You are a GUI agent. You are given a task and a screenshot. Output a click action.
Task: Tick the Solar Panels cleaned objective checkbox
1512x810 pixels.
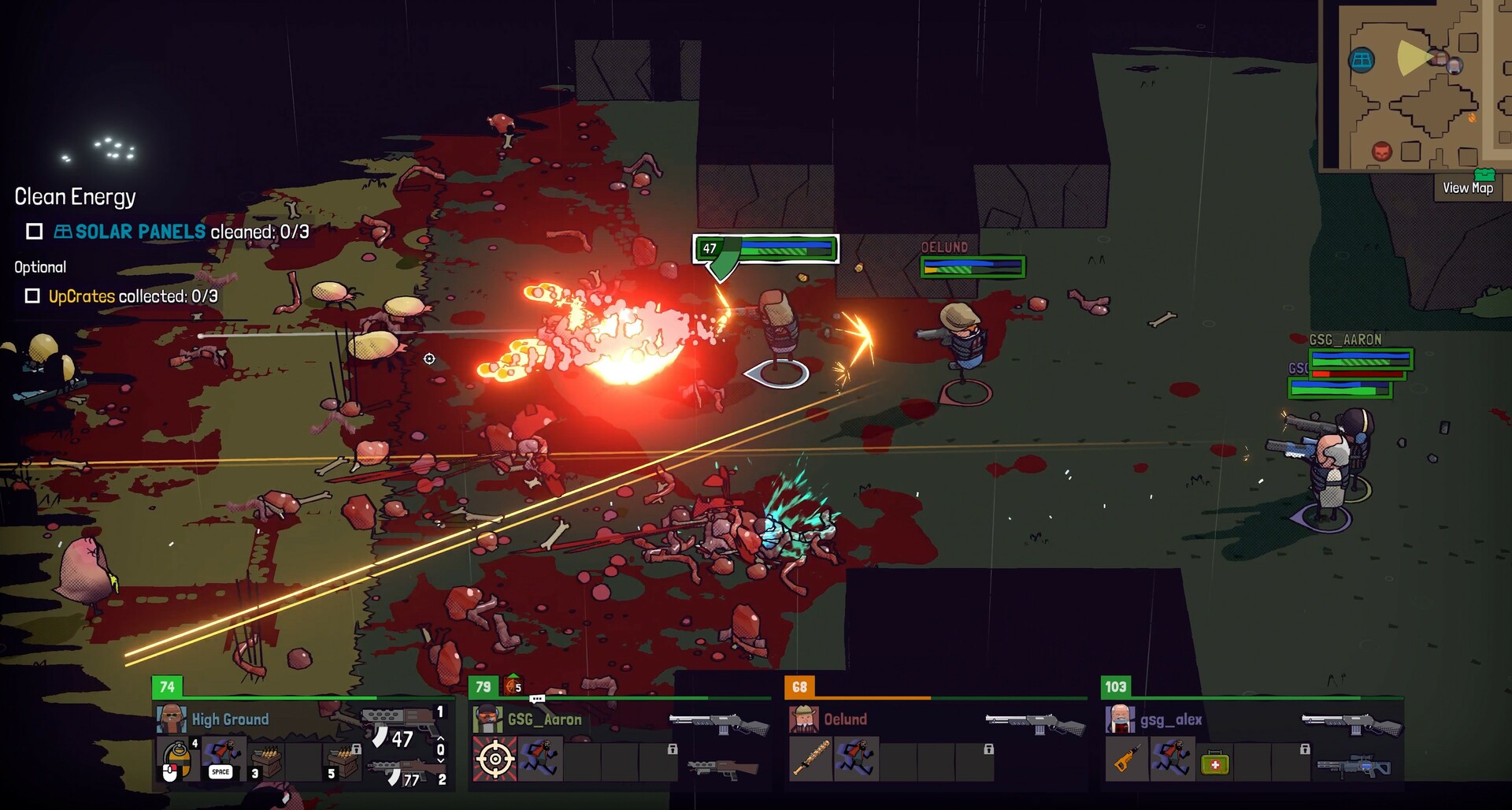coord(34,232)
